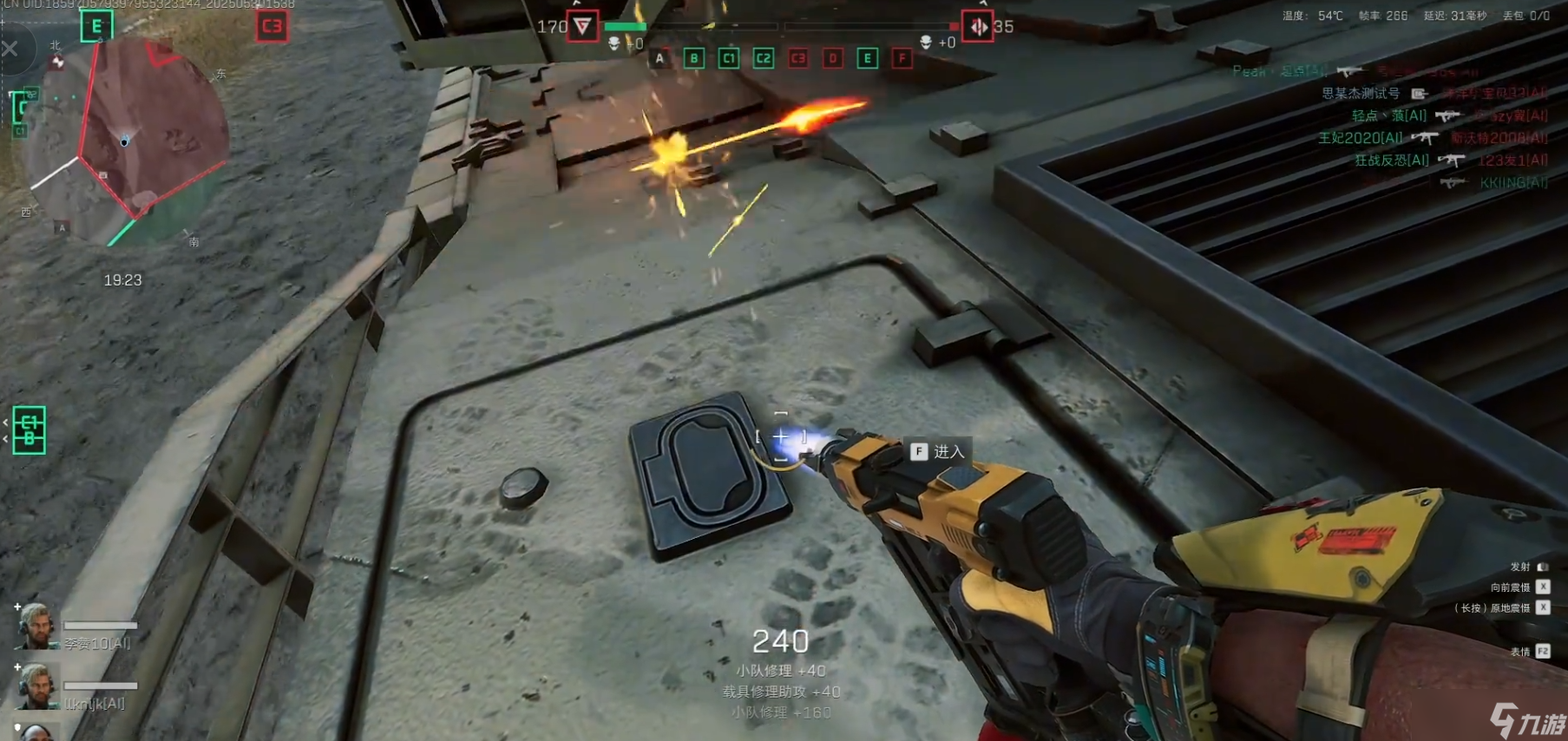Click the X button beside the minimap
This screenshot has width=1568, height=741.
click(10, 49)
